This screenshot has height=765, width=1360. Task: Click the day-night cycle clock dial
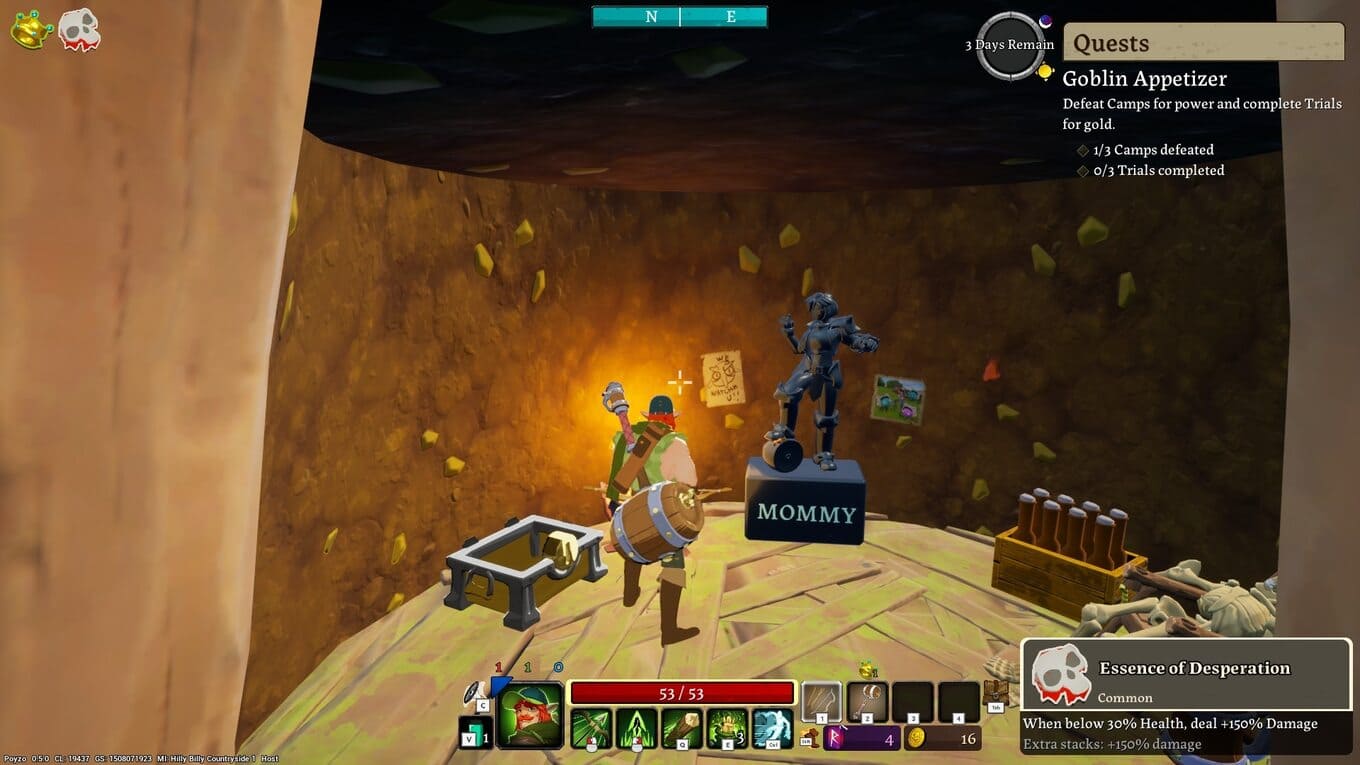(1010, 46)
